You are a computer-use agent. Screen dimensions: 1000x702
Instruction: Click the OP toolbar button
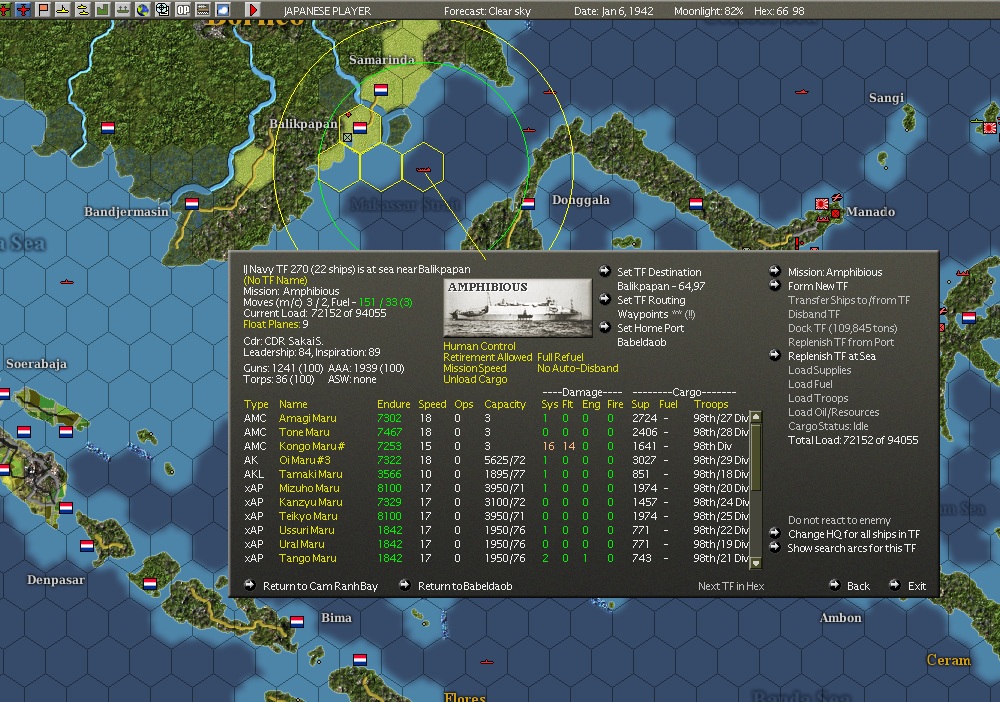[182, 9]
